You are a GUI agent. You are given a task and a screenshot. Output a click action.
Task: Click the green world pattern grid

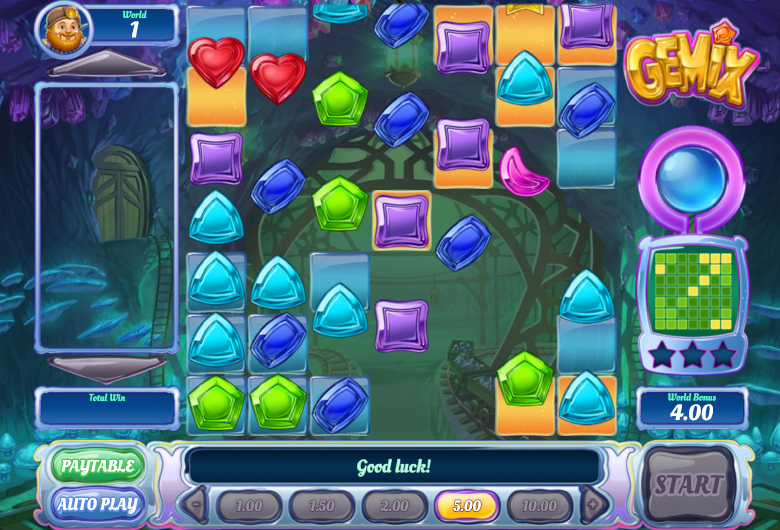click(692, 291)
